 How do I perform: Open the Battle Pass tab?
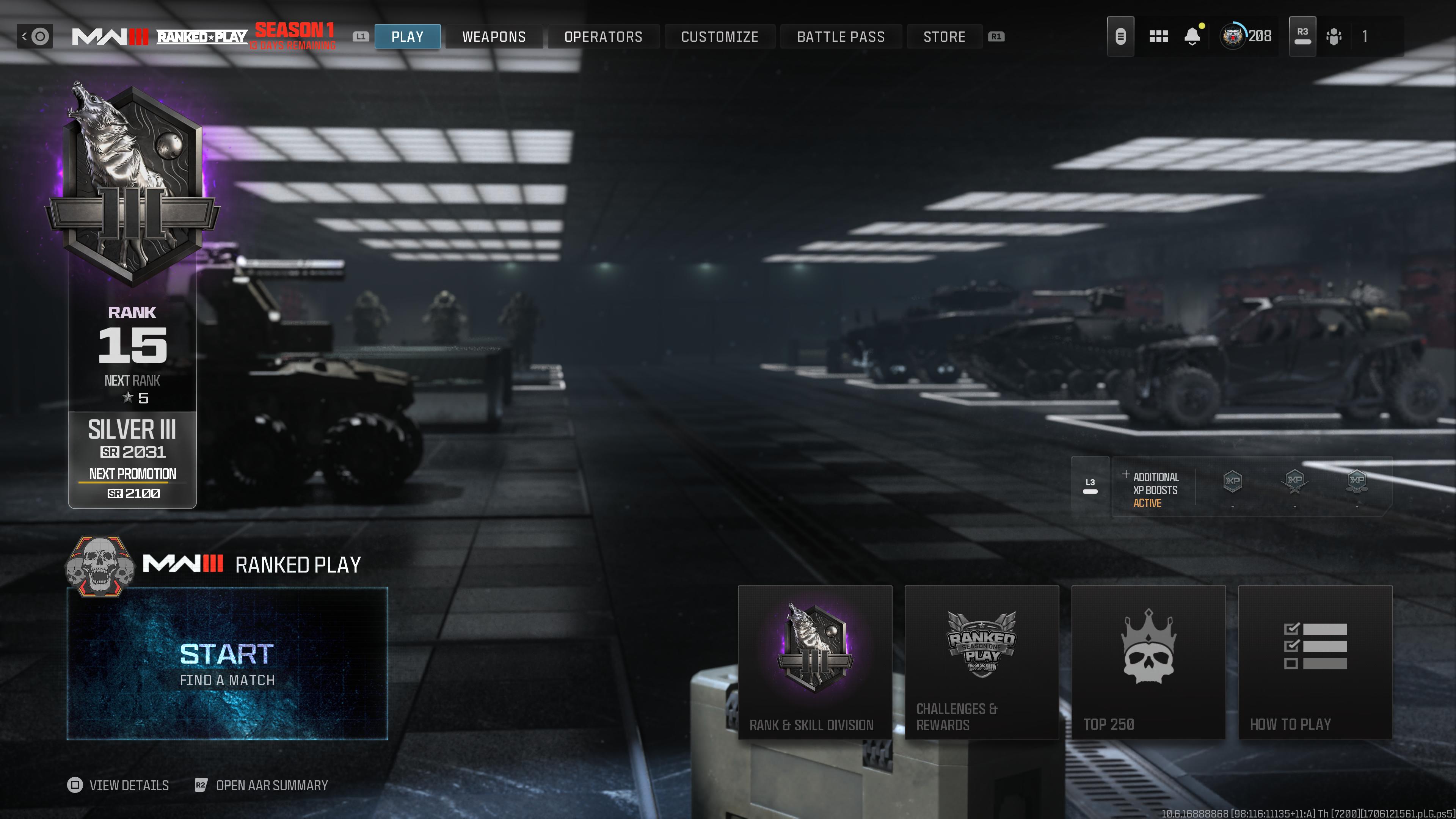841,37
